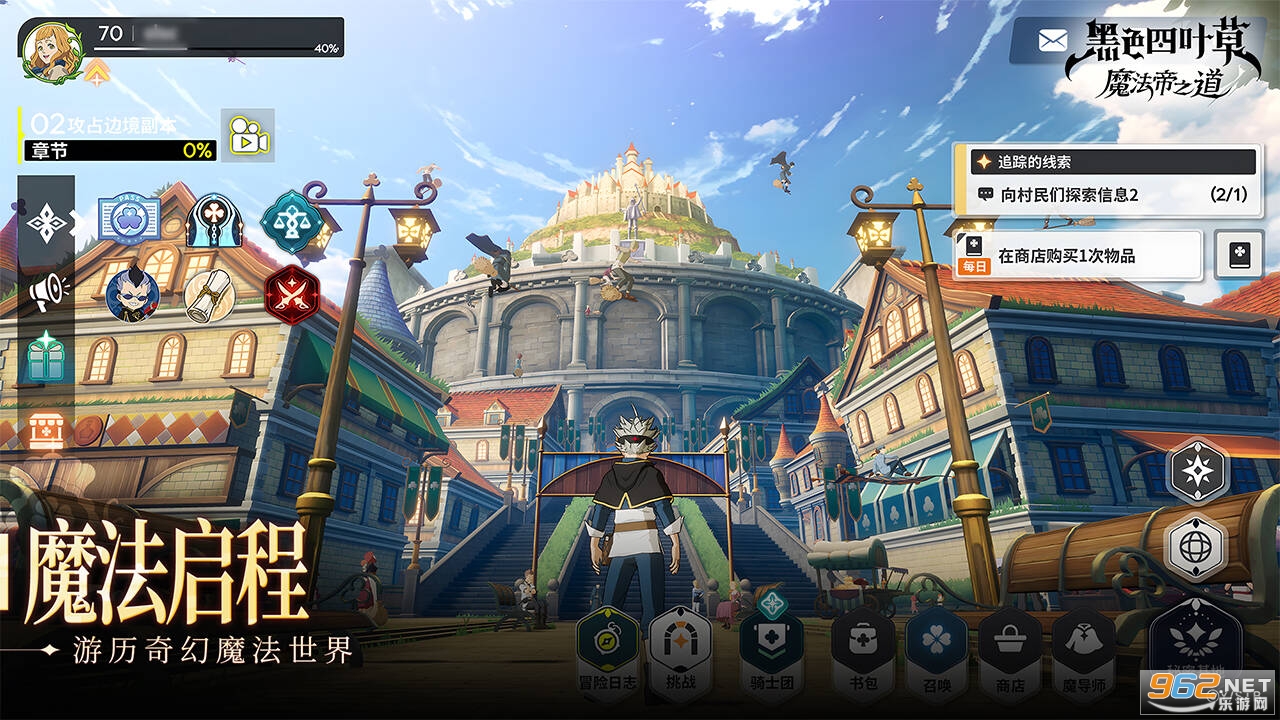The image size is (1280, 720).
Task: Open the rolled scroll icon
Action: point(210,294)
